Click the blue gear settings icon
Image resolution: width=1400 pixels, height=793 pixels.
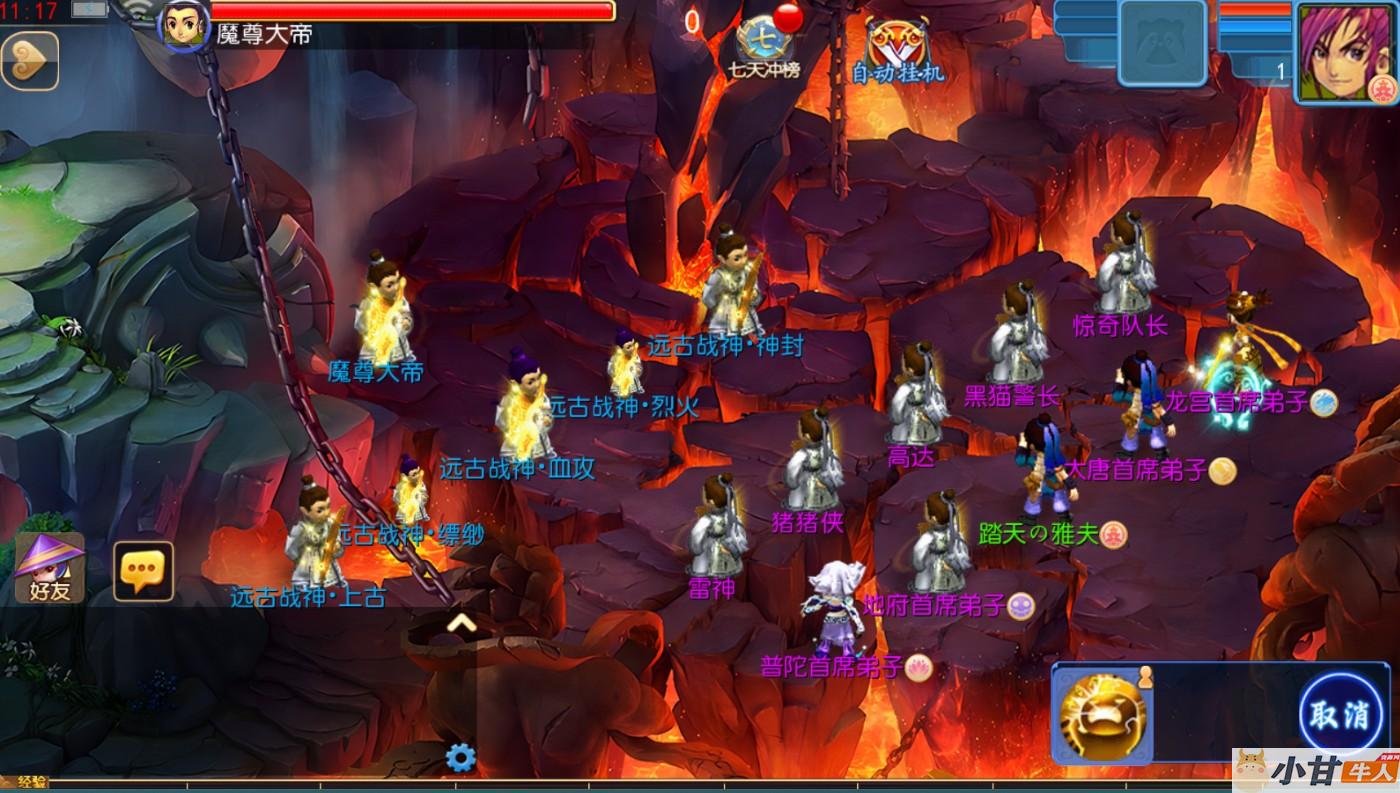460,757
